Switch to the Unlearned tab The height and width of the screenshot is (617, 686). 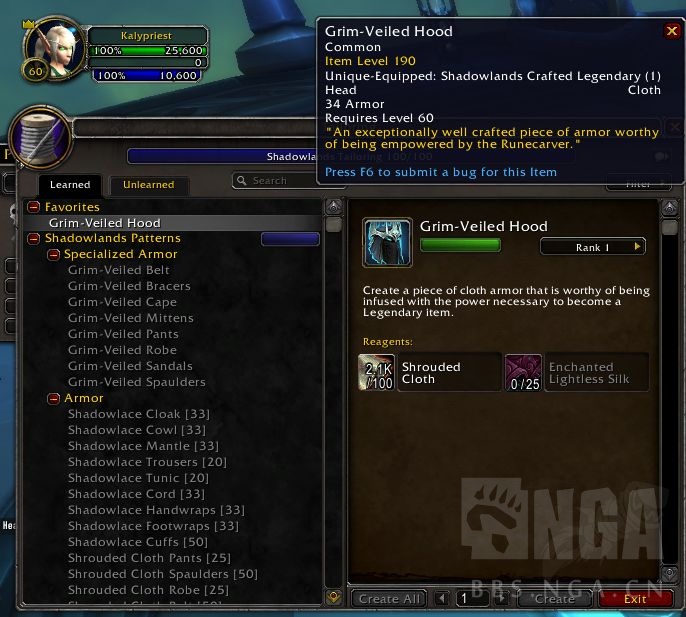click(x=148, y=184)
